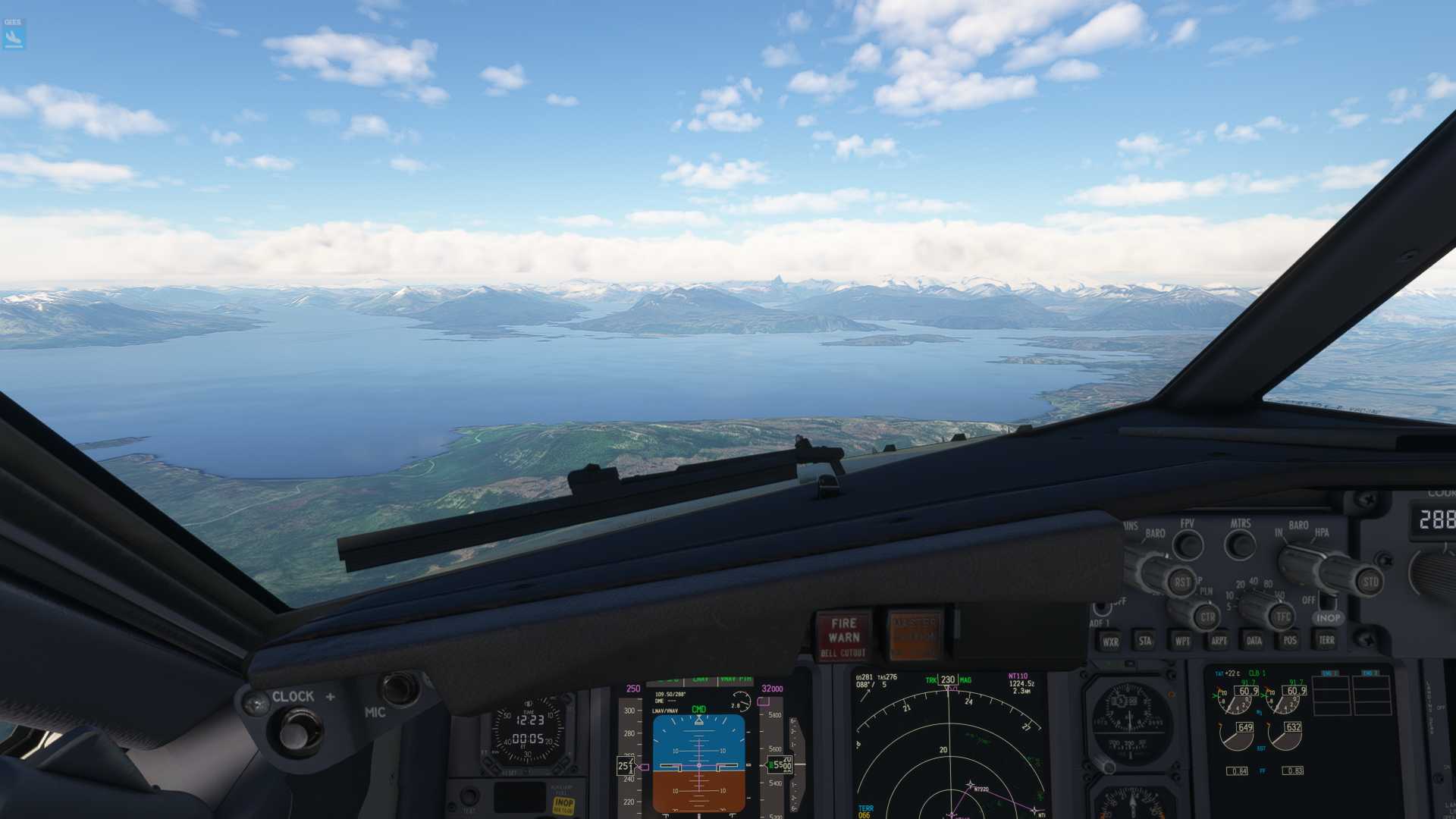The image size is (1456, 819).
Task: Turn on the DATA map button
Action: (x=1254, y=641)
